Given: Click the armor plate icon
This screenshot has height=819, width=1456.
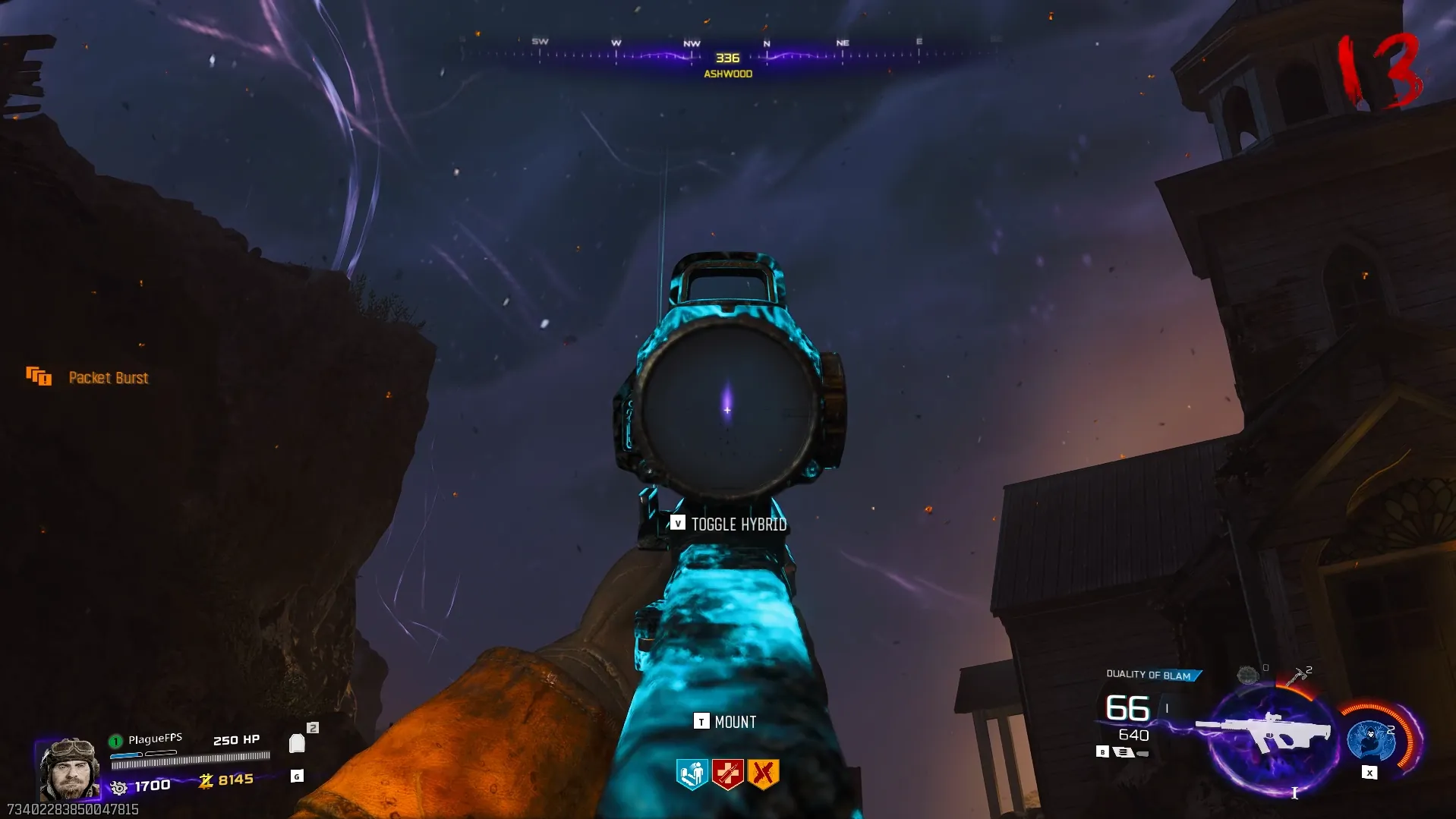Looking at the screenshot, I should [297, 743].
